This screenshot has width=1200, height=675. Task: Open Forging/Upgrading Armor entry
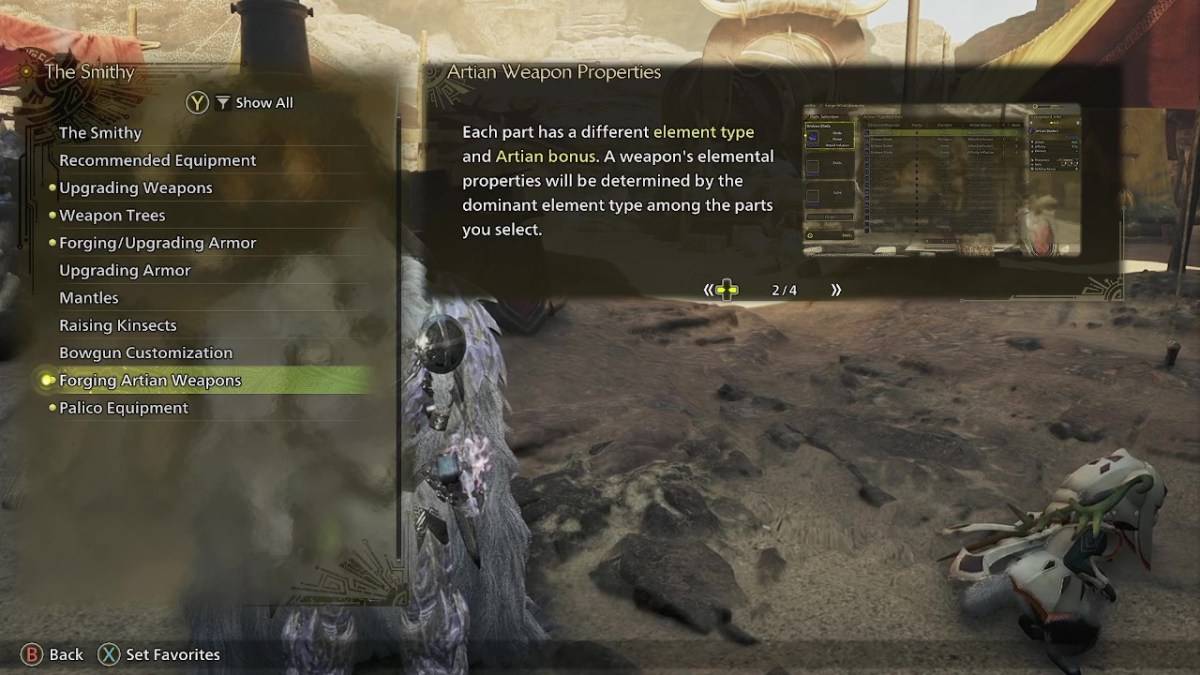157,243
